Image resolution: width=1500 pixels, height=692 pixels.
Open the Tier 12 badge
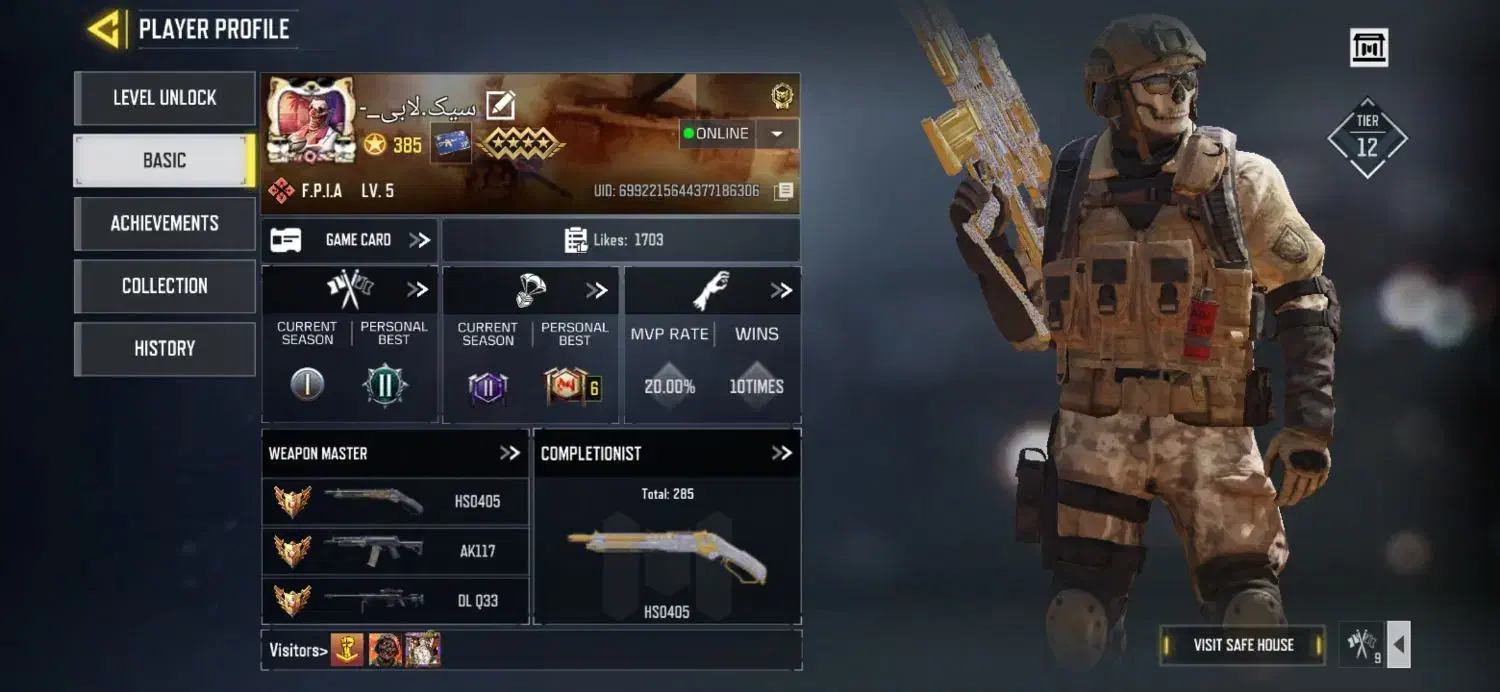1367,139
